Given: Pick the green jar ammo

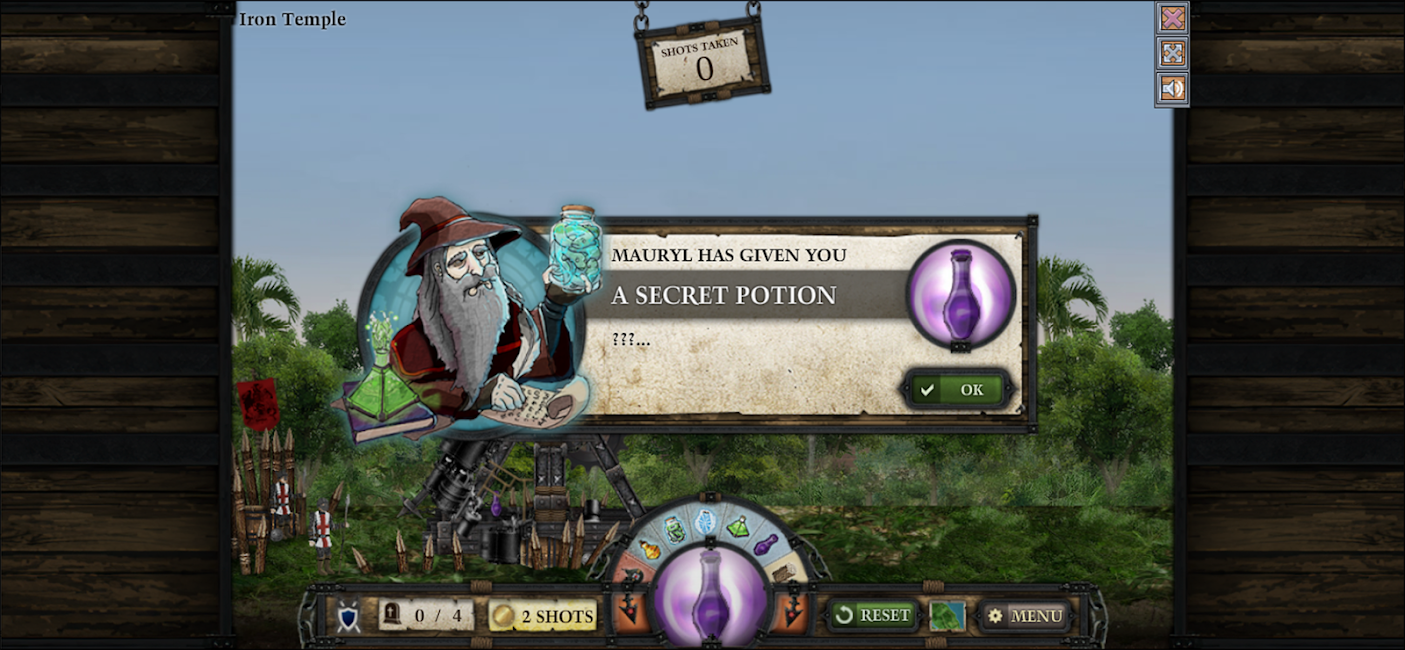Looking at the screenshot, I should coord(675,528).
